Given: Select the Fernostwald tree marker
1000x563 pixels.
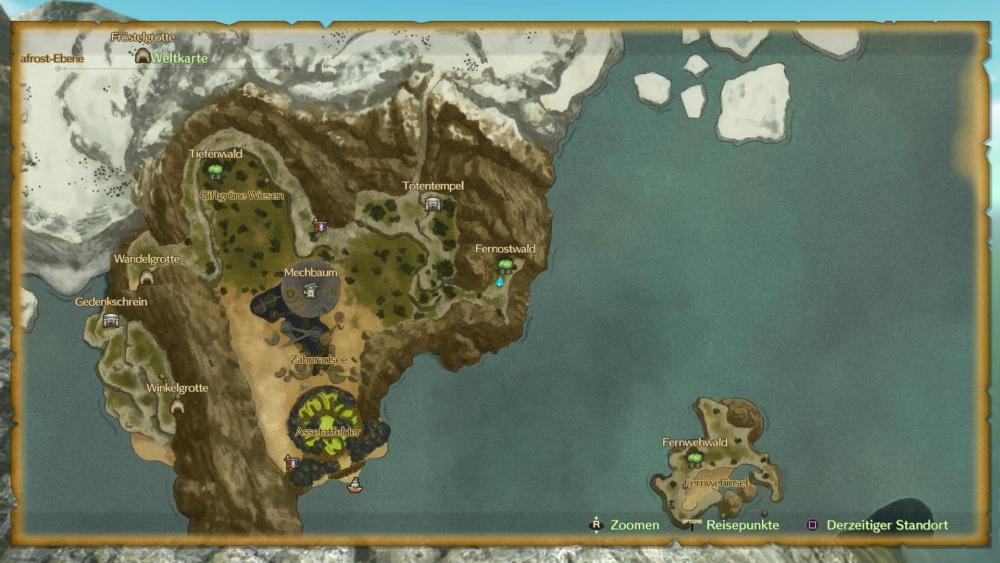Looking at the screenshot, I should tap(505, 265).
